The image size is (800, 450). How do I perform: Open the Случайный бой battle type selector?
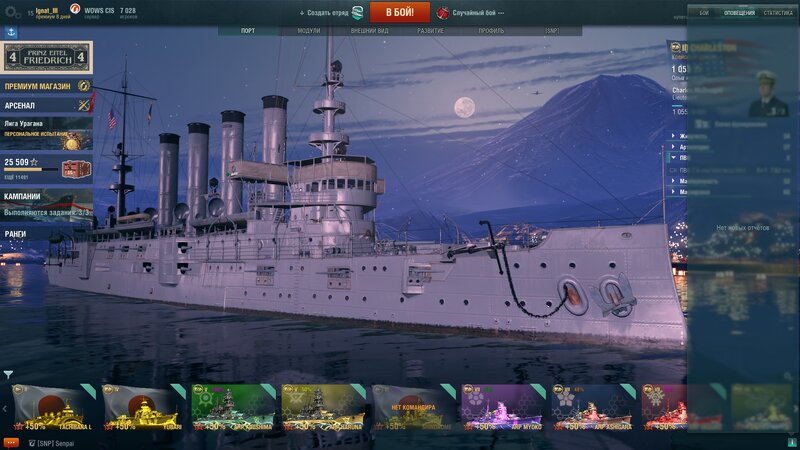pyautogui.click(x=471, y=13)
